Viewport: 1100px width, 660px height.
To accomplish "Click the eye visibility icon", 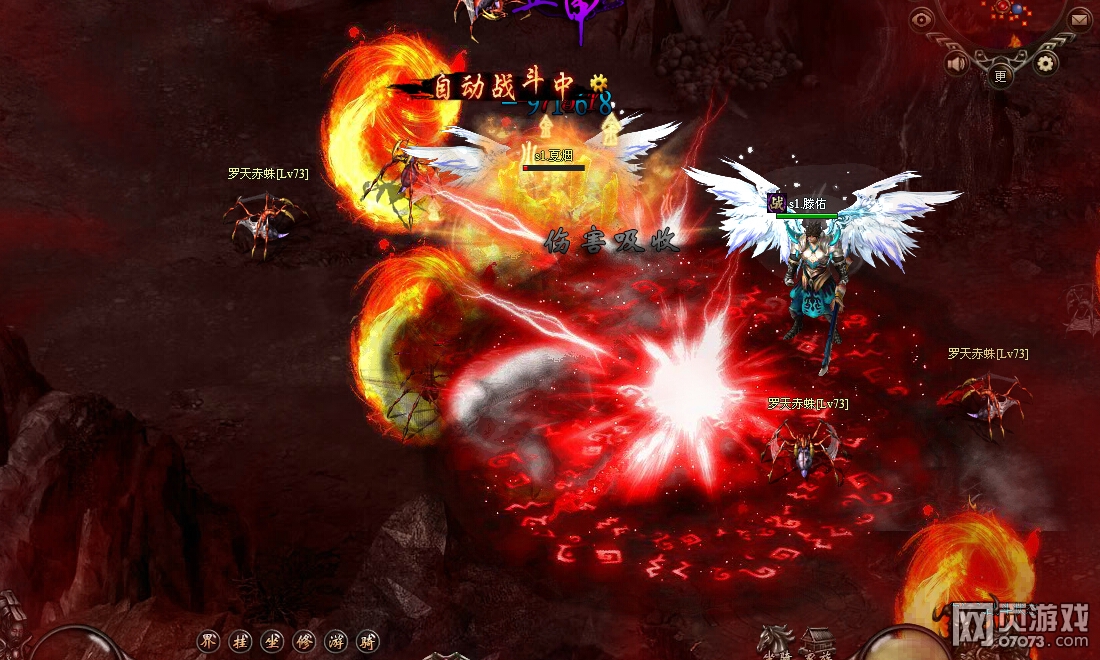I will 921,18.
